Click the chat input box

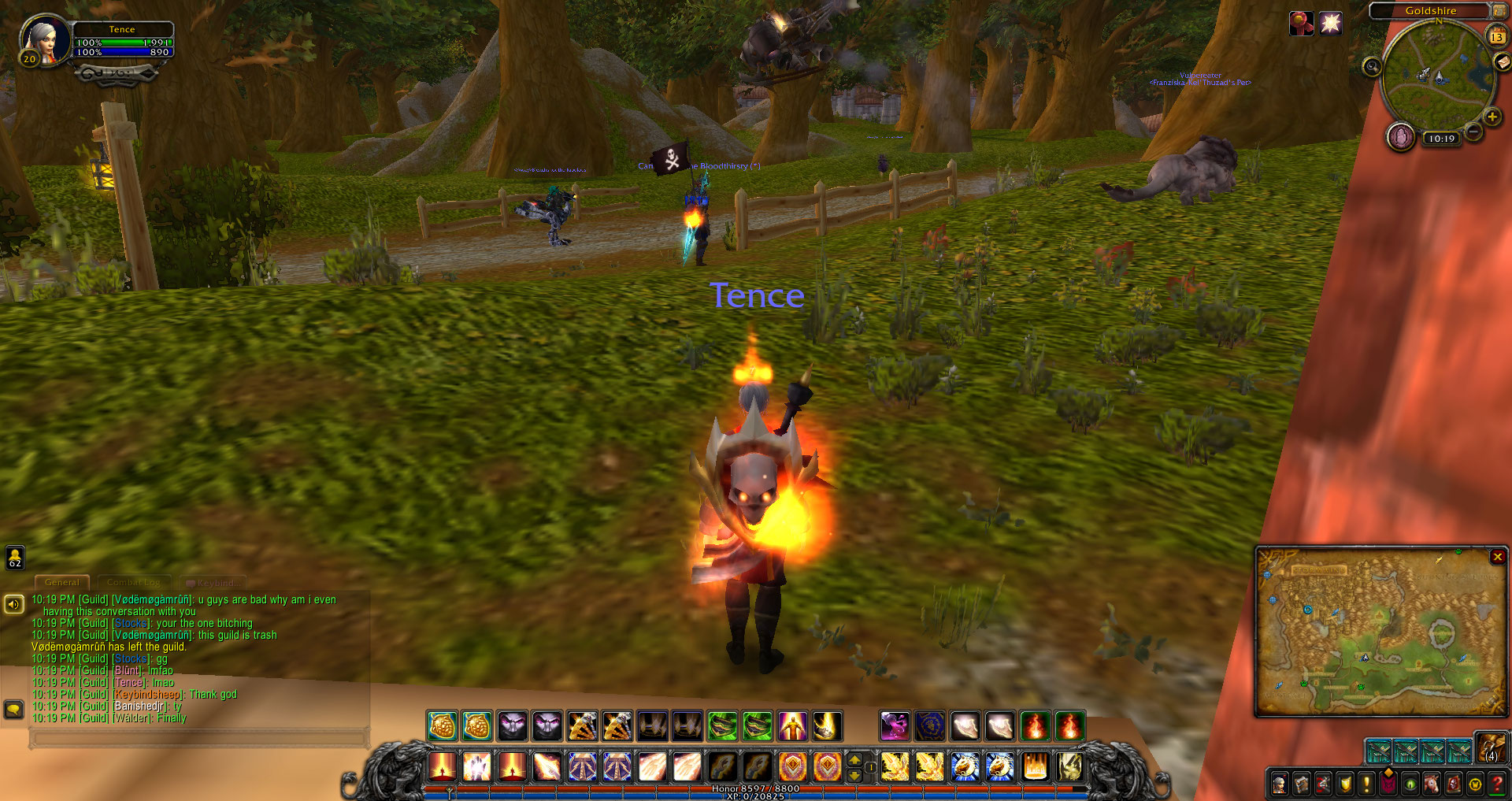point(198,738)
